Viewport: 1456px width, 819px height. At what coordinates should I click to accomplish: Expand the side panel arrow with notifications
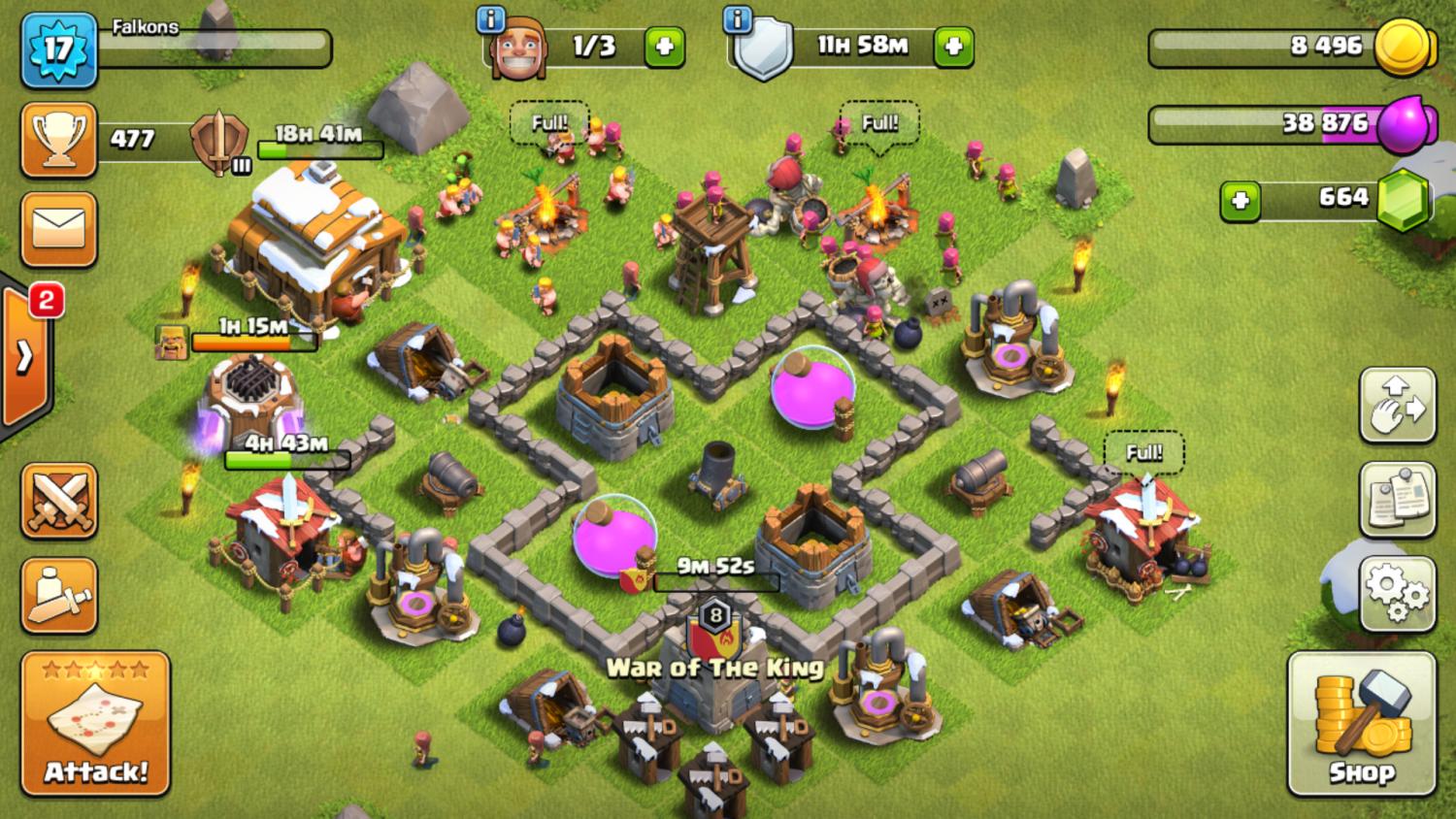pyautogui.click(x=26, y=356)
